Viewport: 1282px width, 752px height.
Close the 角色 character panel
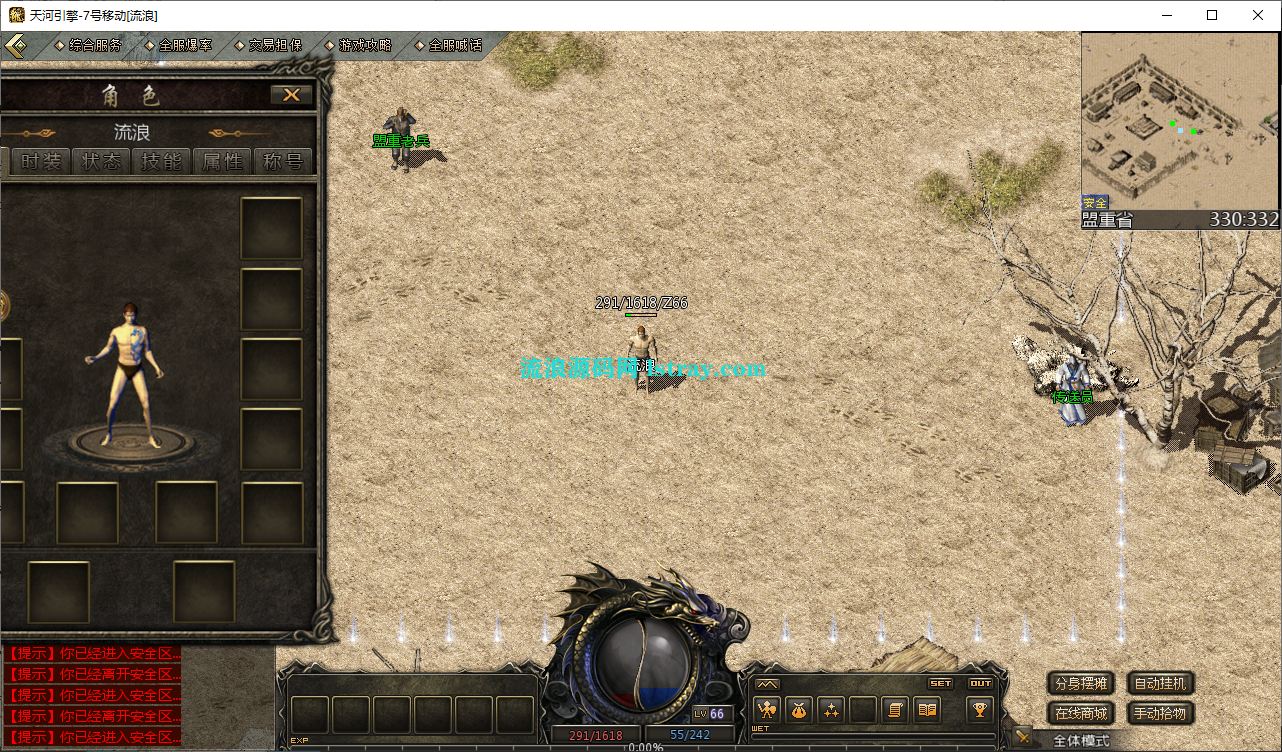(x=291, y=95)
